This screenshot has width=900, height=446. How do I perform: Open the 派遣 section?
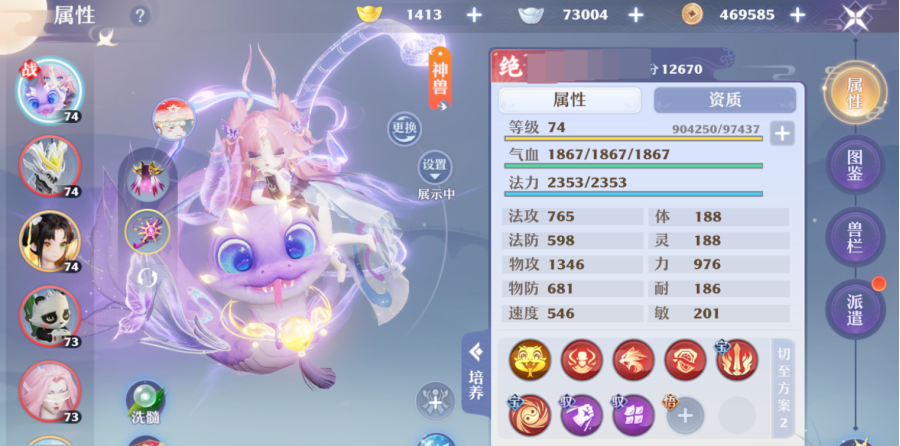[x=855, y=309]
